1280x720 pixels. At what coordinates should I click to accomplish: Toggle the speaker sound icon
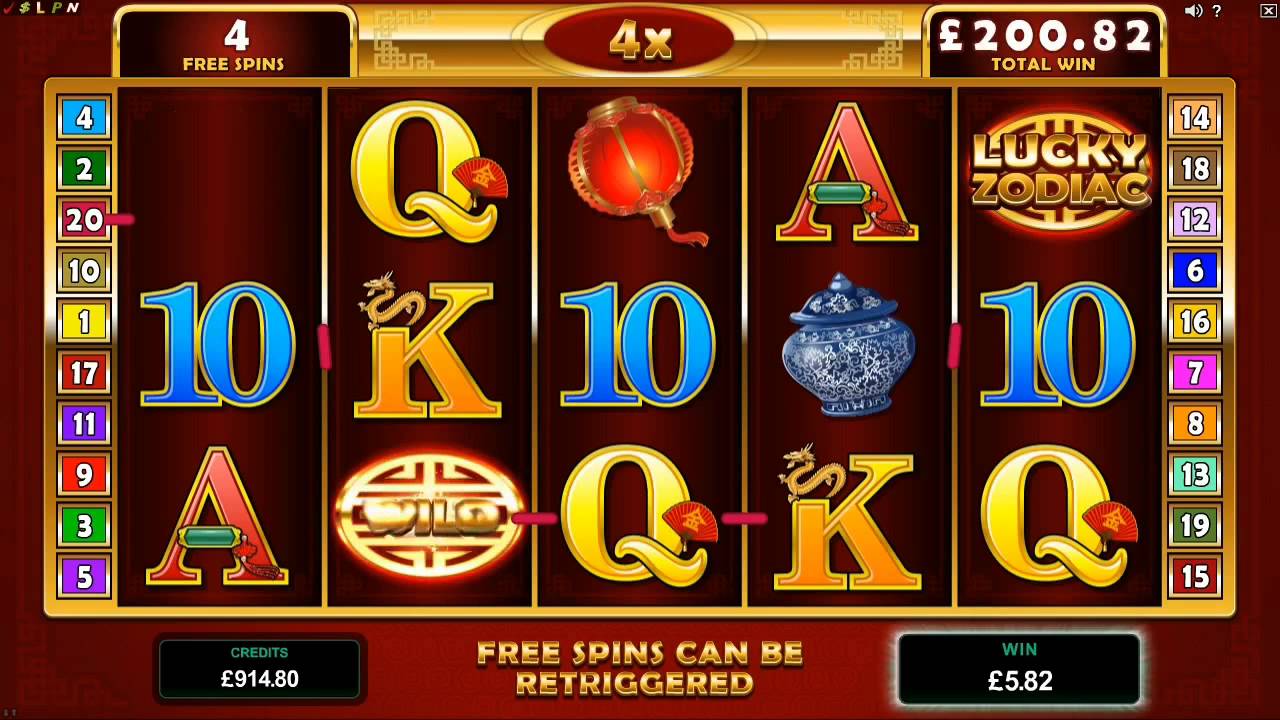pos(1193,10)
